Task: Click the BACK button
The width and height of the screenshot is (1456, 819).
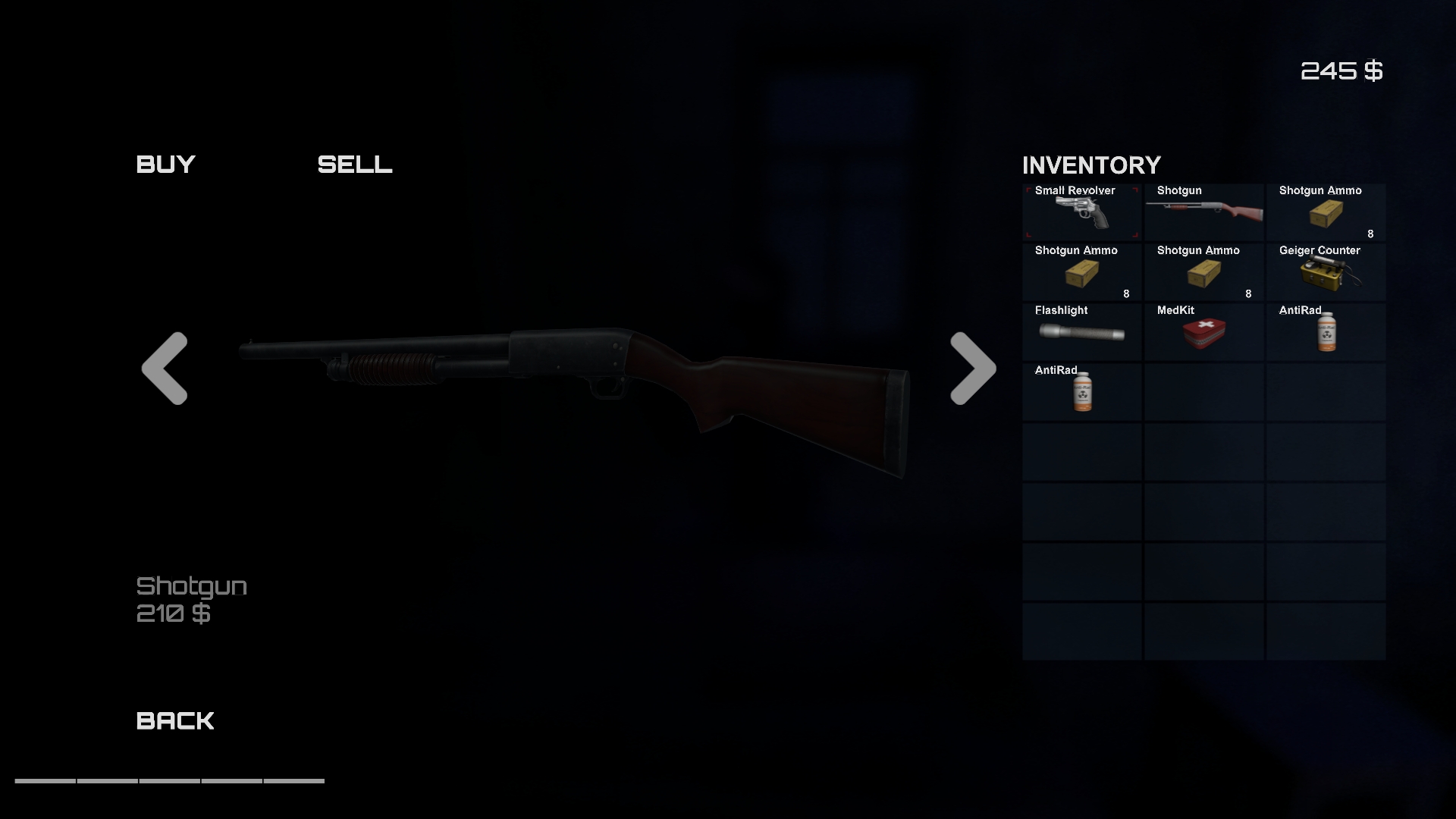Action: point(174,720)
